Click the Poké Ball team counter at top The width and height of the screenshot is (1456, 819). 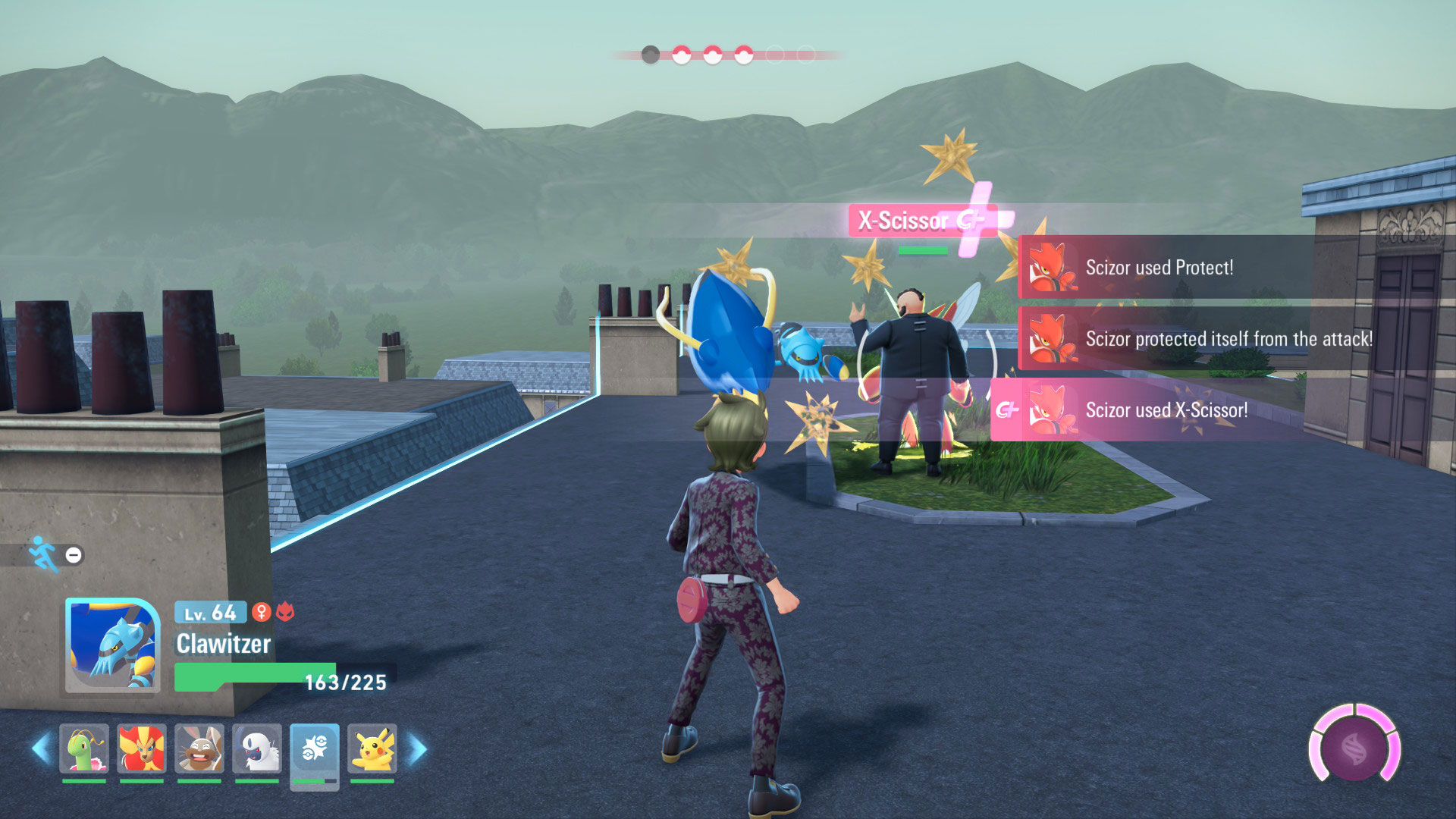pyautogui.click(x=727, y=55)
